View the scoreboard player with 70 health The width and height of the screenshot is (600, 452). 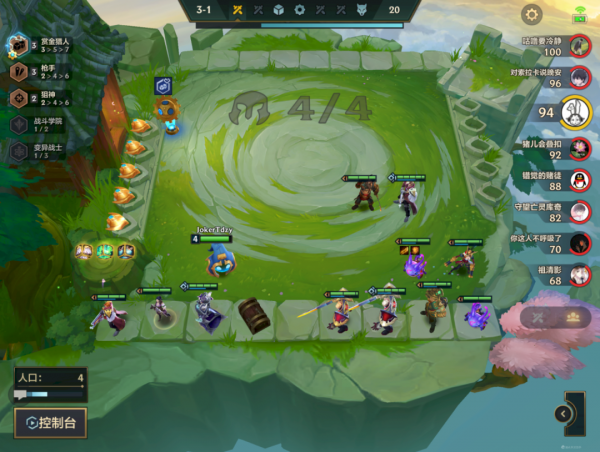[578, 244]
